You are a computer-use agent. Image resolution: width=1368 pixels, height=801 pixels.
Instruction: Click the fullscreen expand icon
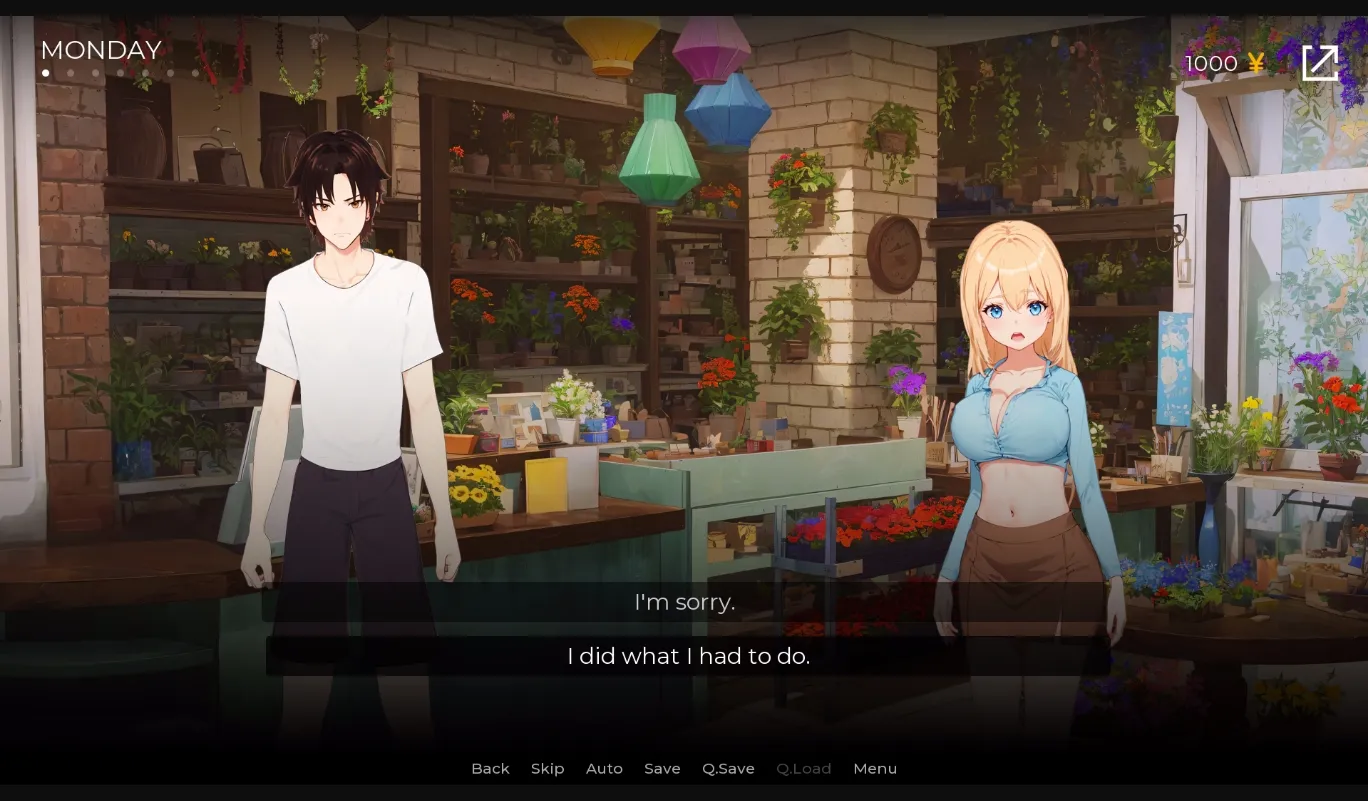pos(1321,62)
